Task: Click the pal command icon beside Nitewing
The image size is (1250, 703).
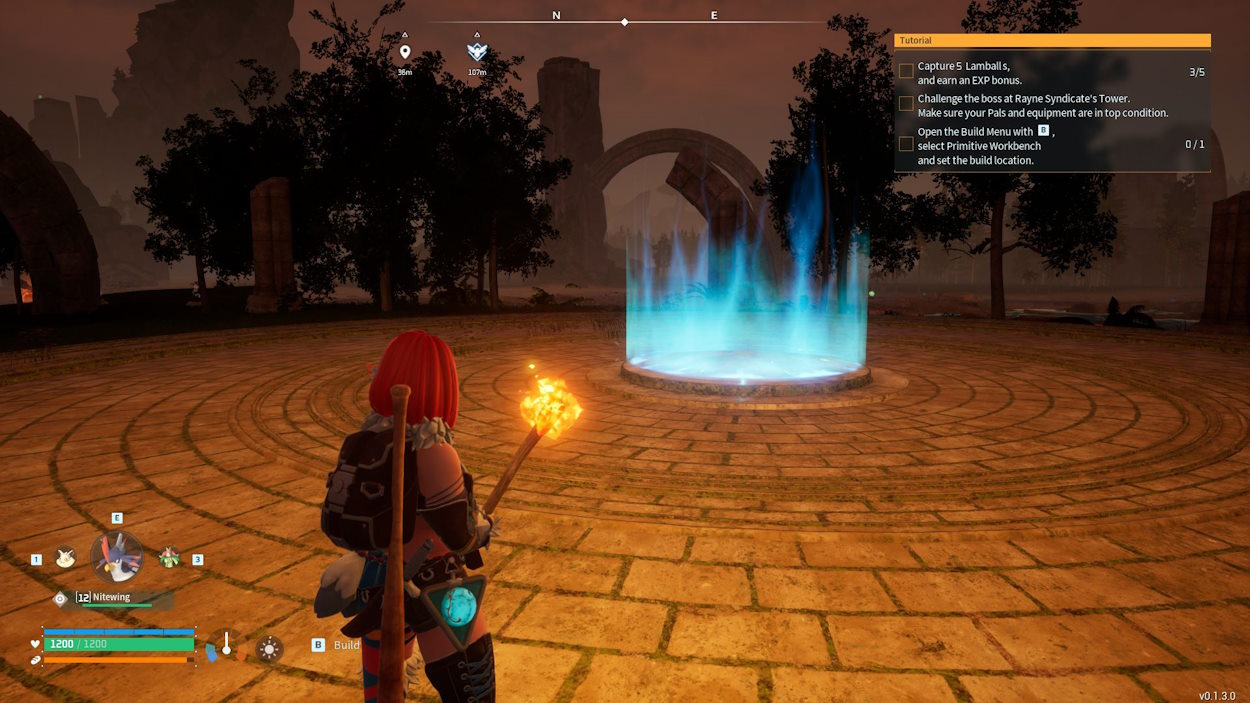Action: (x=60, y=598)
